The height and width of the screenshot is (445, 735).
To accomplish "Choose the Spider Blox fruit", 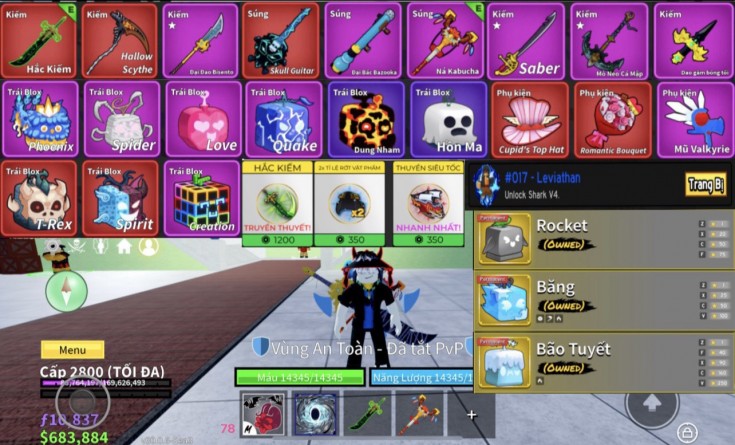I will click(x=120, y=119).
